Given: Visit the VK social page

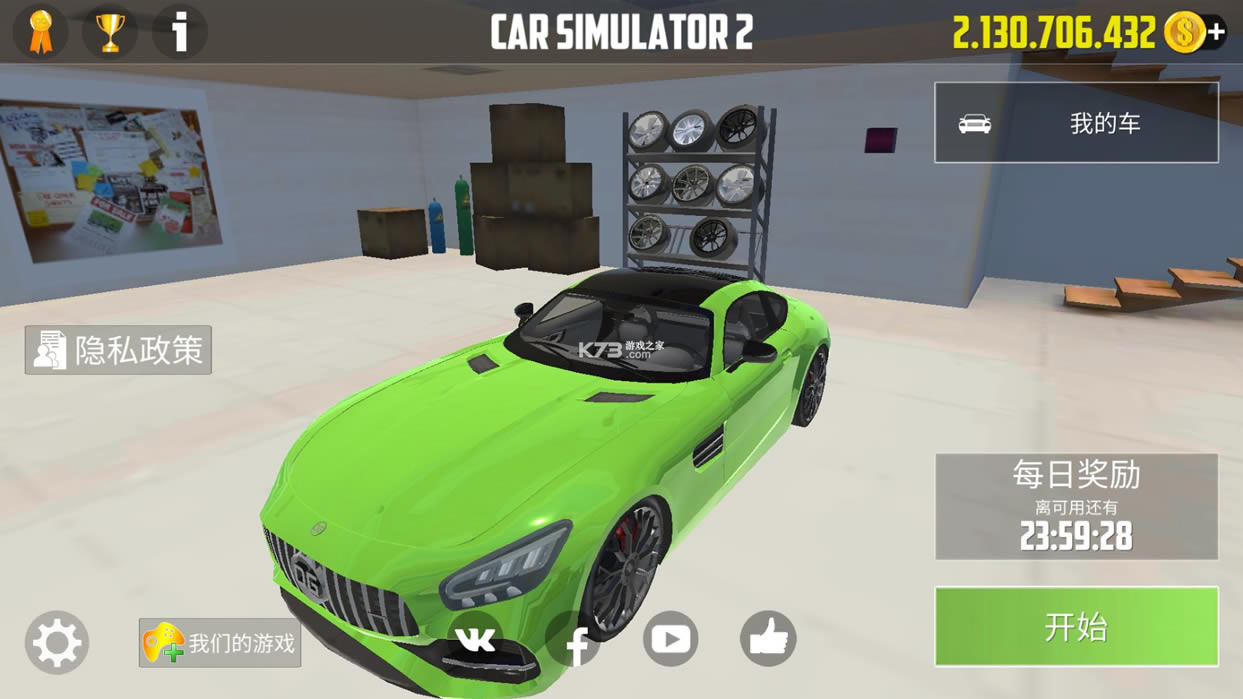Looking at the screenshot, I should pyautogui.click(x=475, y=639).
